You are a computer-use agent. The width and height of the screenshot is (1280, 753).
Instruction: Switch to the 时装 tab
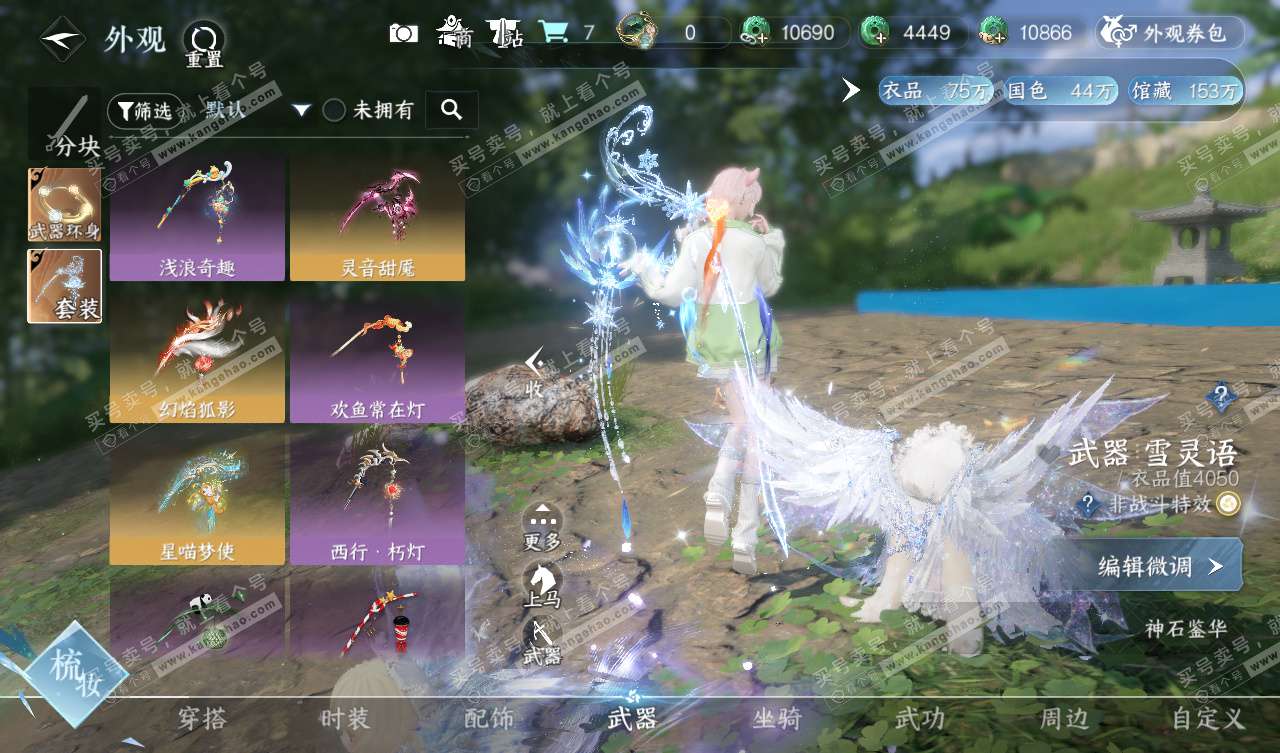(345, 718)
